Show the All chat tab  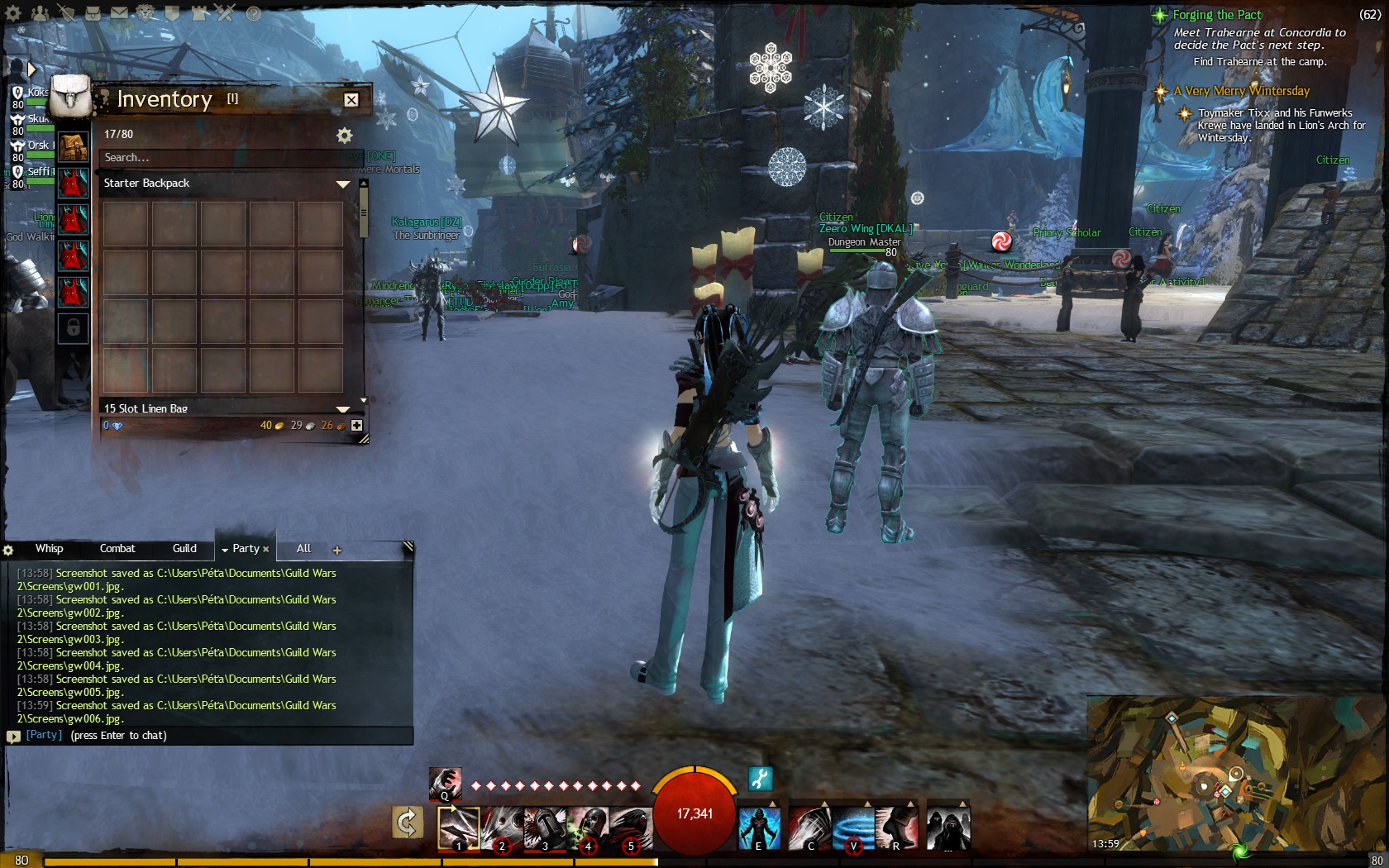303,549
